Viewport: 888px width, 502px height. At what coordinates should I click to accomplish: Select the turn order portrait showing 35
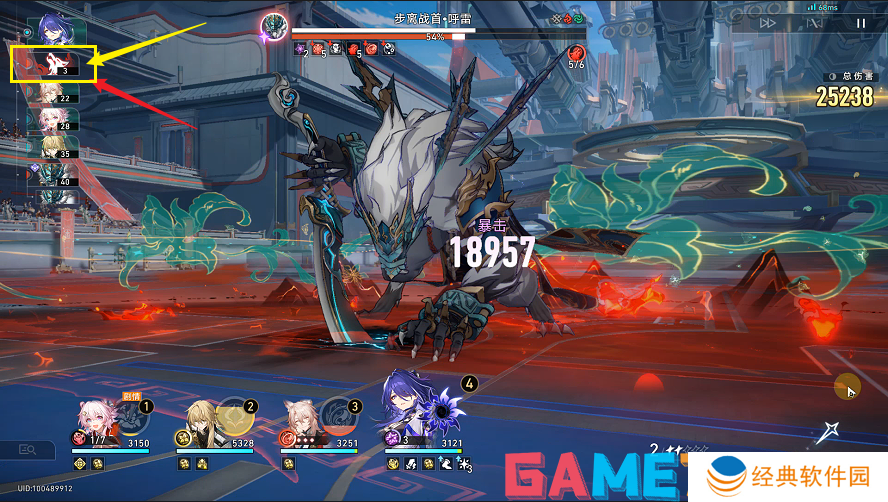[x=52, y=149]
